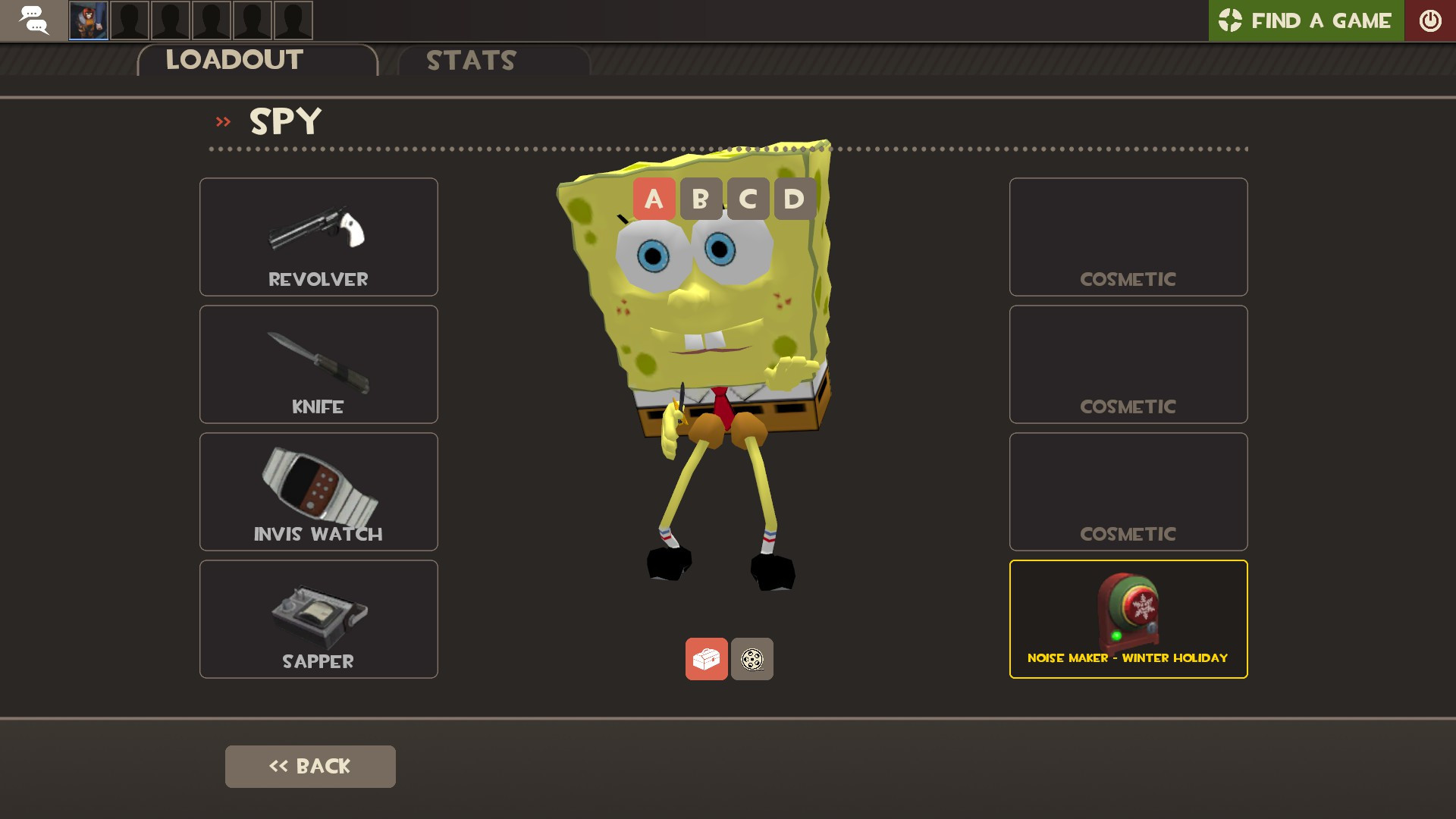
Task: Switch to loadout preset B
Action: [x=701, y=199]
